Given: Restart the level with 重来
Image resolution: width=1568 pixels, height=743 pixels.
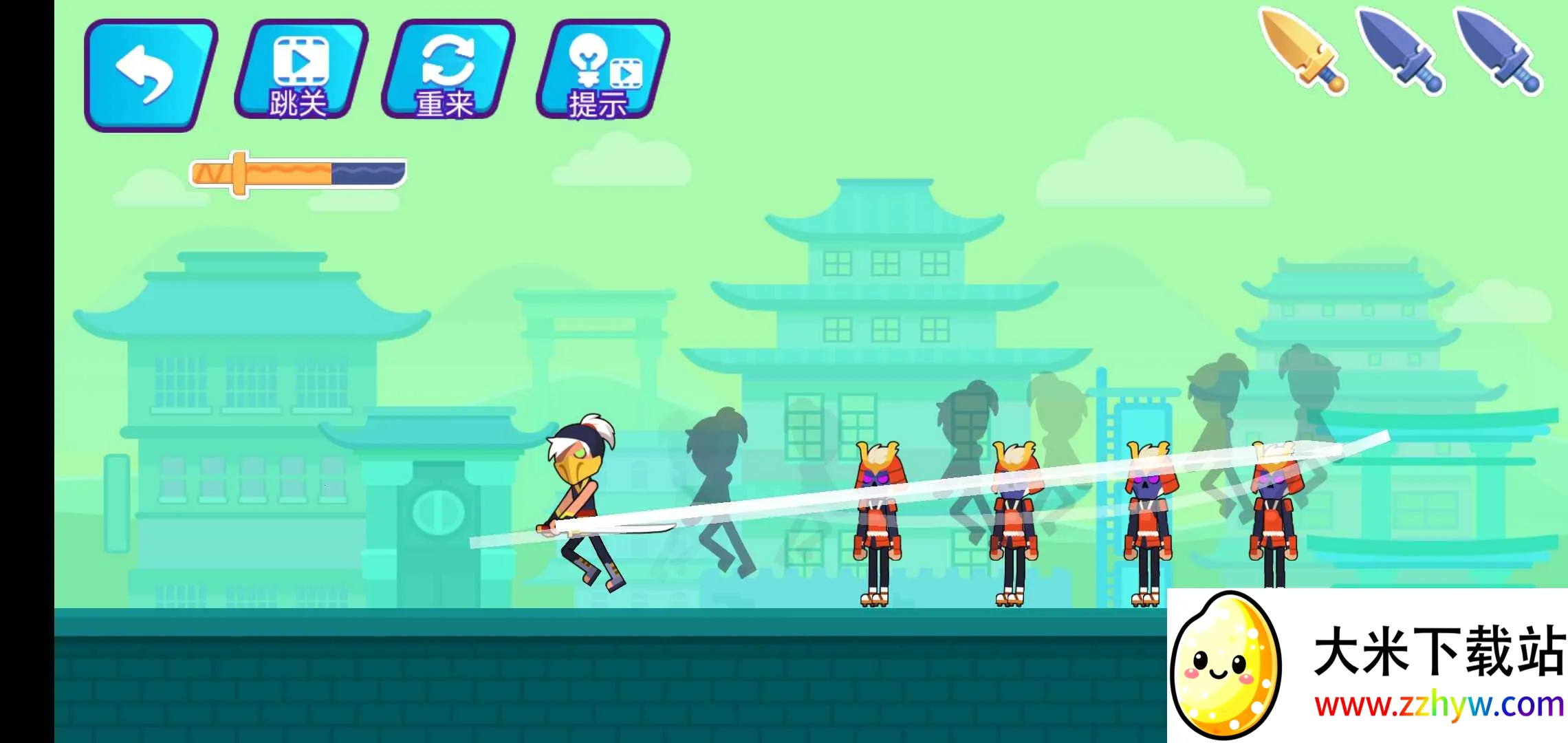Looking at the screenshot, I should click(448, 70).
